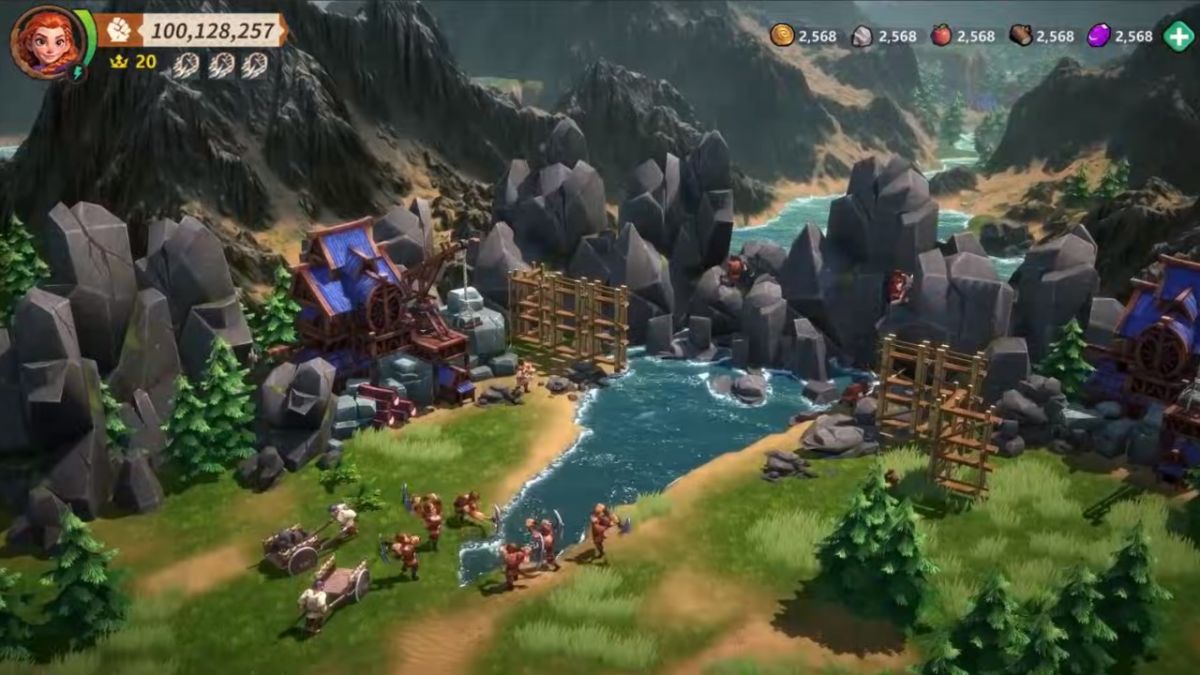
Task: Click the lightning bolt energy badge
Action: [76, 73]
